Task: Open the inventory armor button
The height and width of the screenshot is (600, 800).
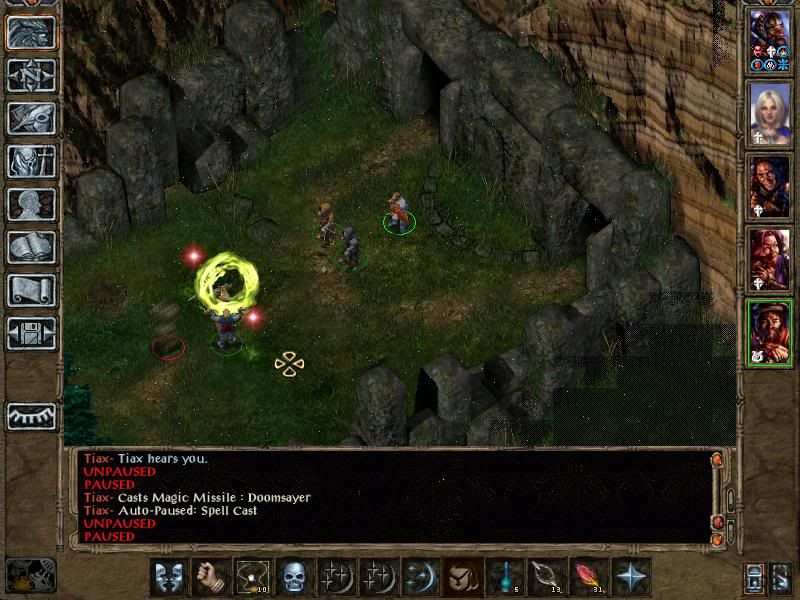Action: (31, 161)
